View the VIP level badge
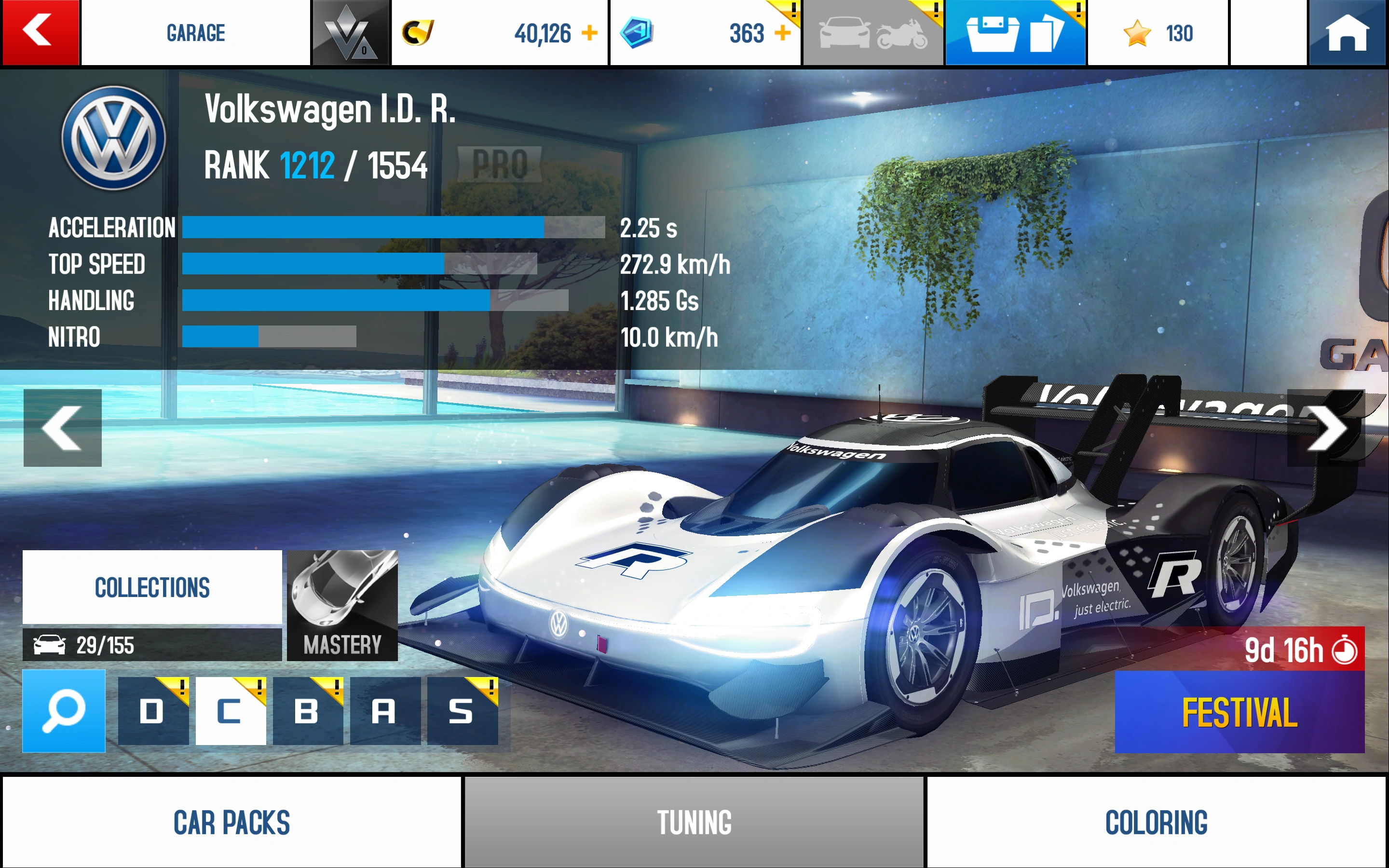The width and height of the screenshot is (1389, 868). point(350,33)
